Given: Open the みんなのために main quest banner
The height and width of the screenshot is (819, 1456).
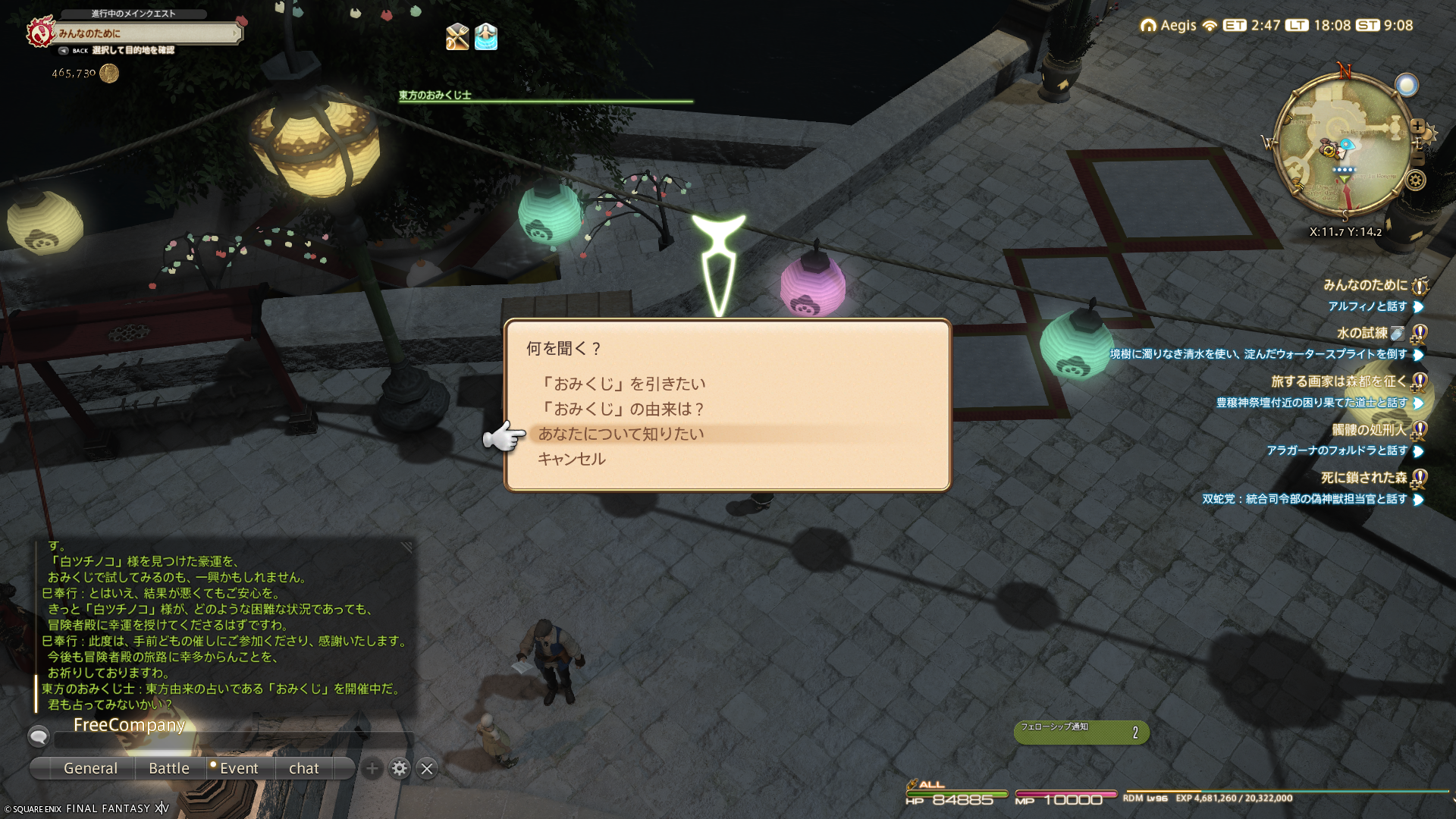Looking at the screenshot, I should [148, 33].
